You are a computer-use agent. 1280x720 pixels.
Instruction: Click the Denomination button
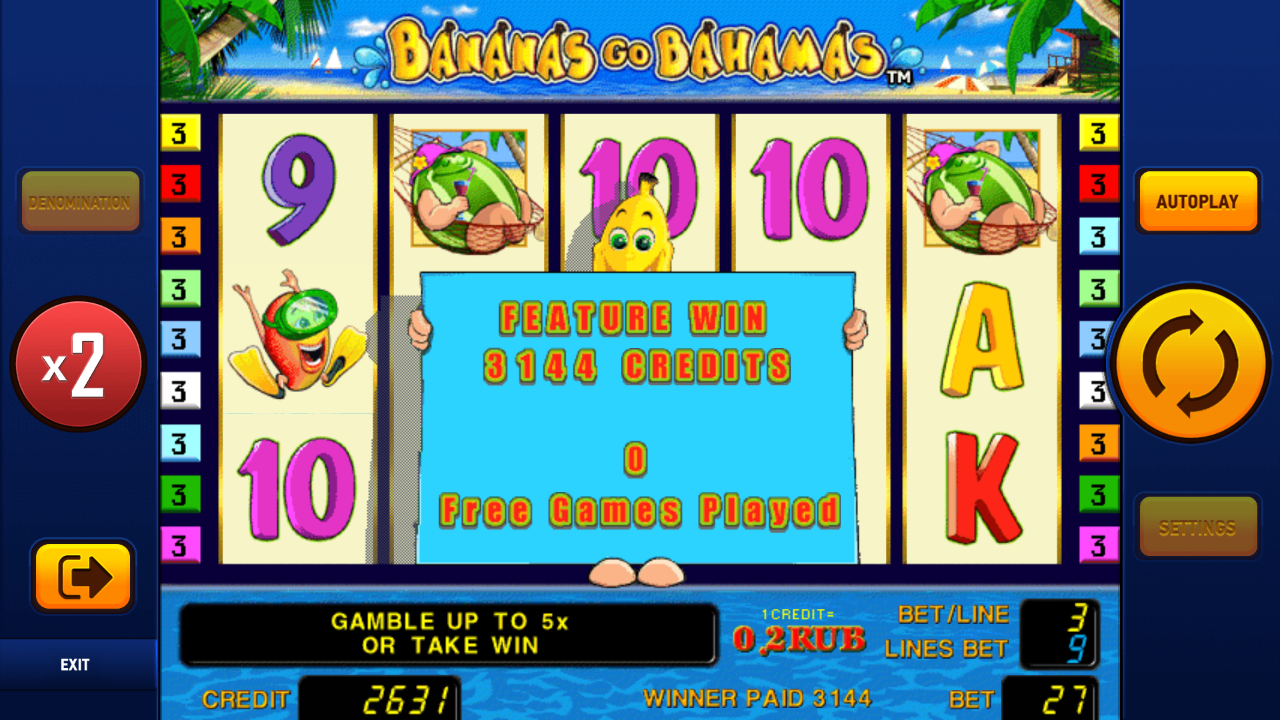point(80,201)
